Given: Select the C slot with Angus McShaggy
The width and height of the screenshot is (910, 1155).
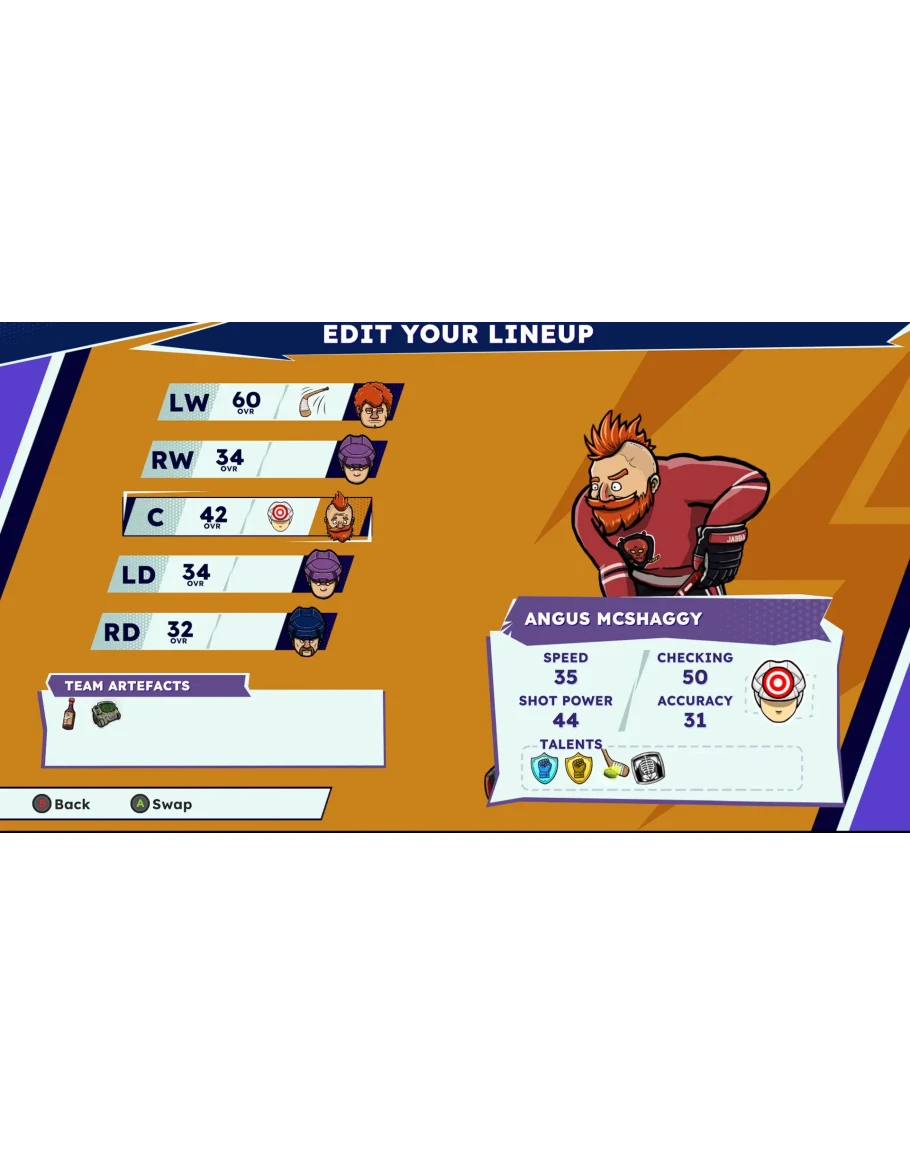Looking at the screenshot, I should (247, 517).
